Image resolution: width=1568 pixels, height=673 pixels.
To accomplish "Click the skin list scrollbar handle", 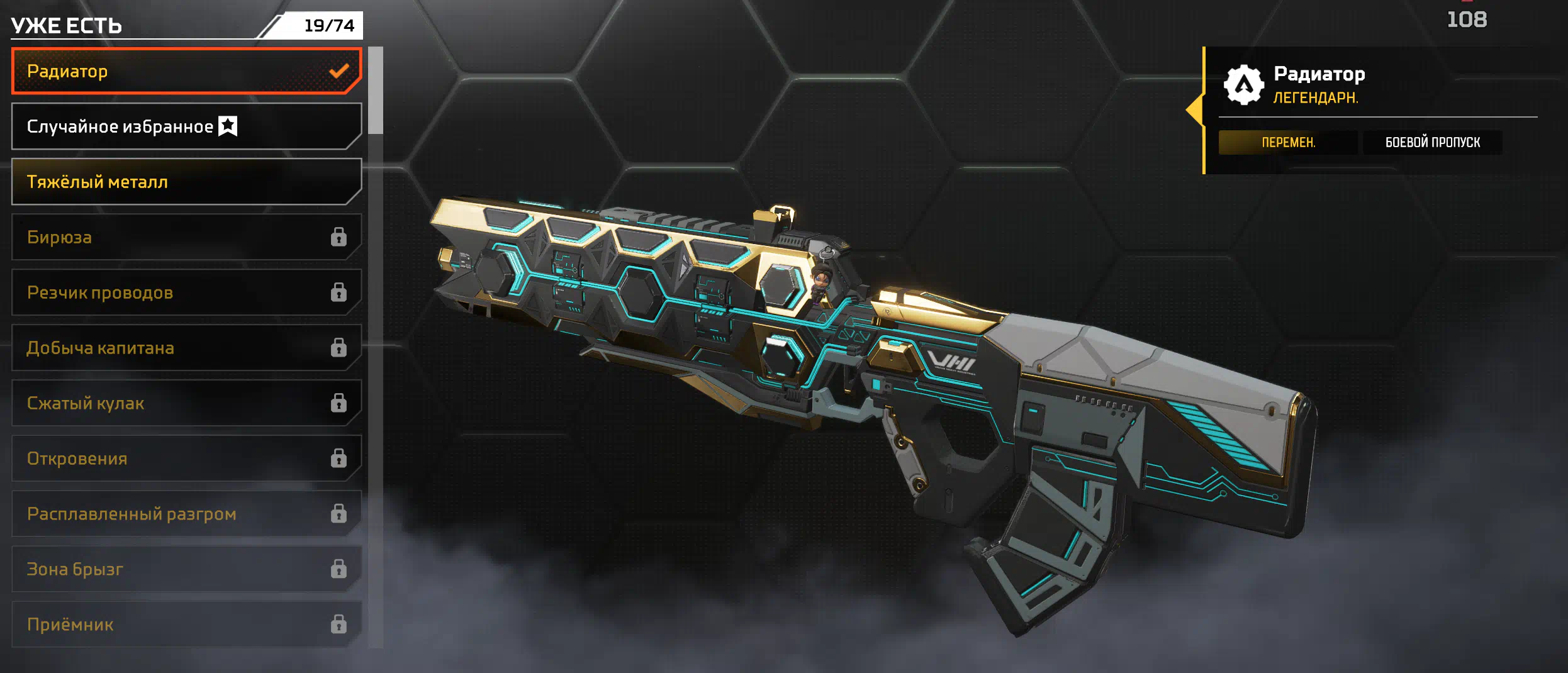I will point(376,90).
